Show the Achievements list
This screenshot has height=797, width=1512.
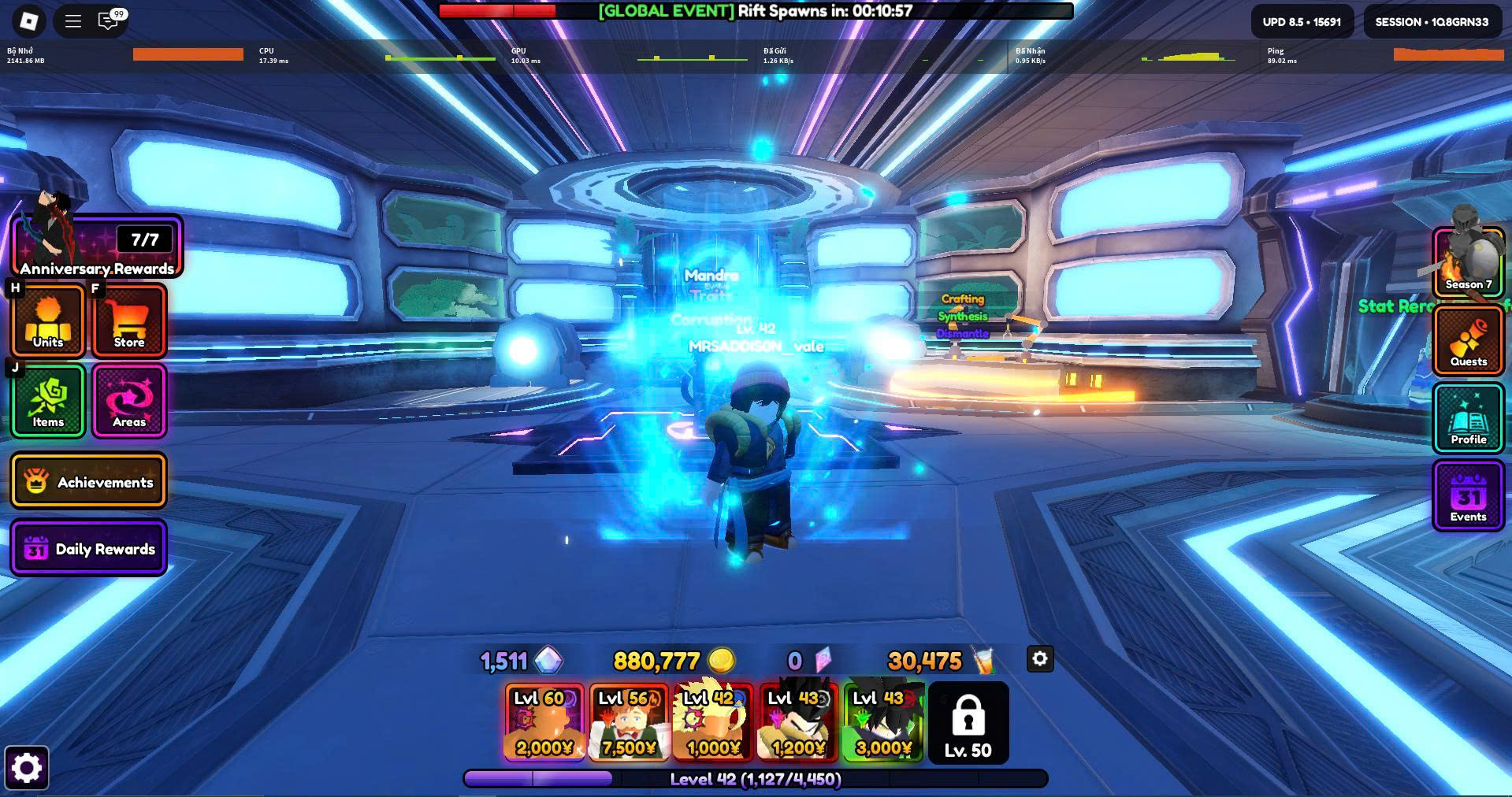pyautogui.click(x=88, y=481)
